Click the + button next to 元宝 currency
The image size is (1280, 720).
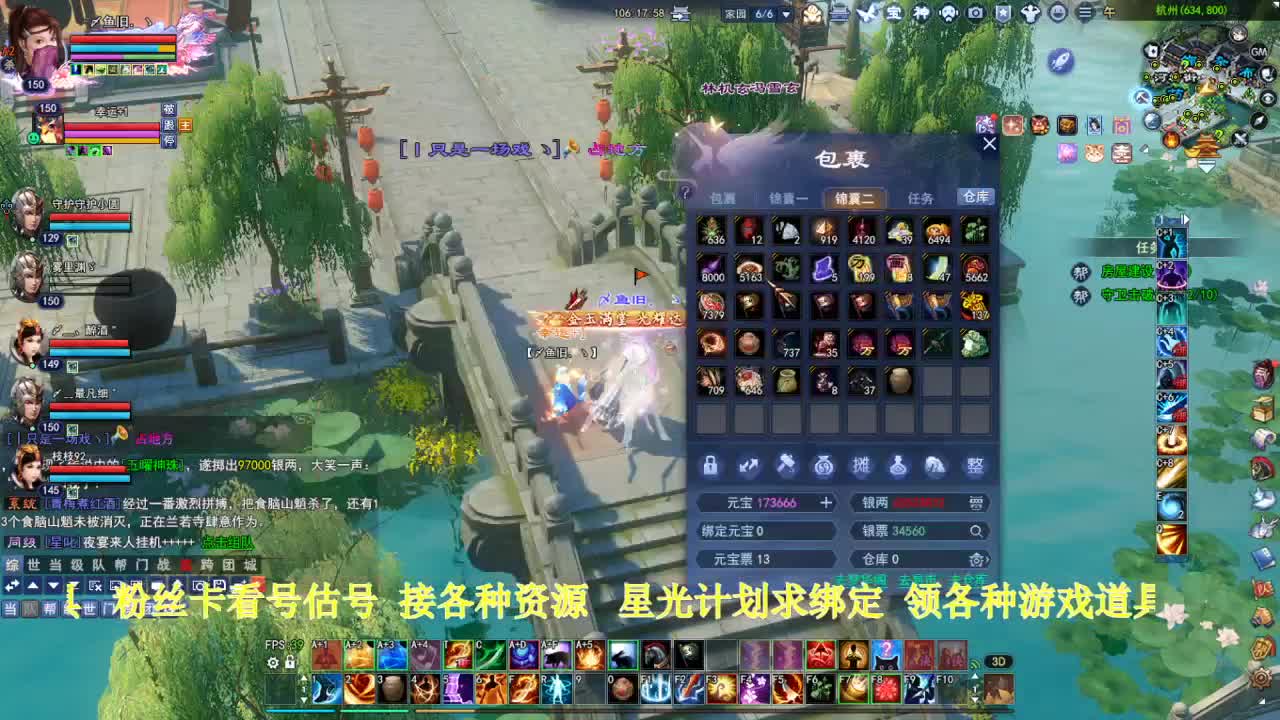click(x=826, y=503)
